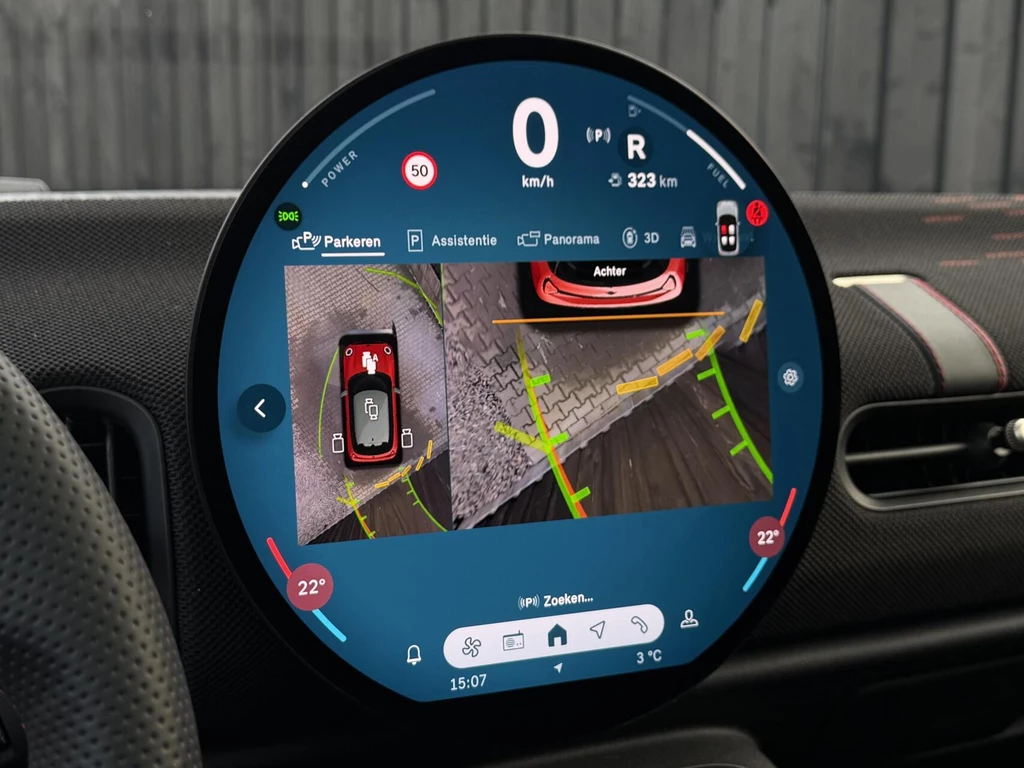Switch to the 3D view tab

pyautogui.click(x=641, y=238)
